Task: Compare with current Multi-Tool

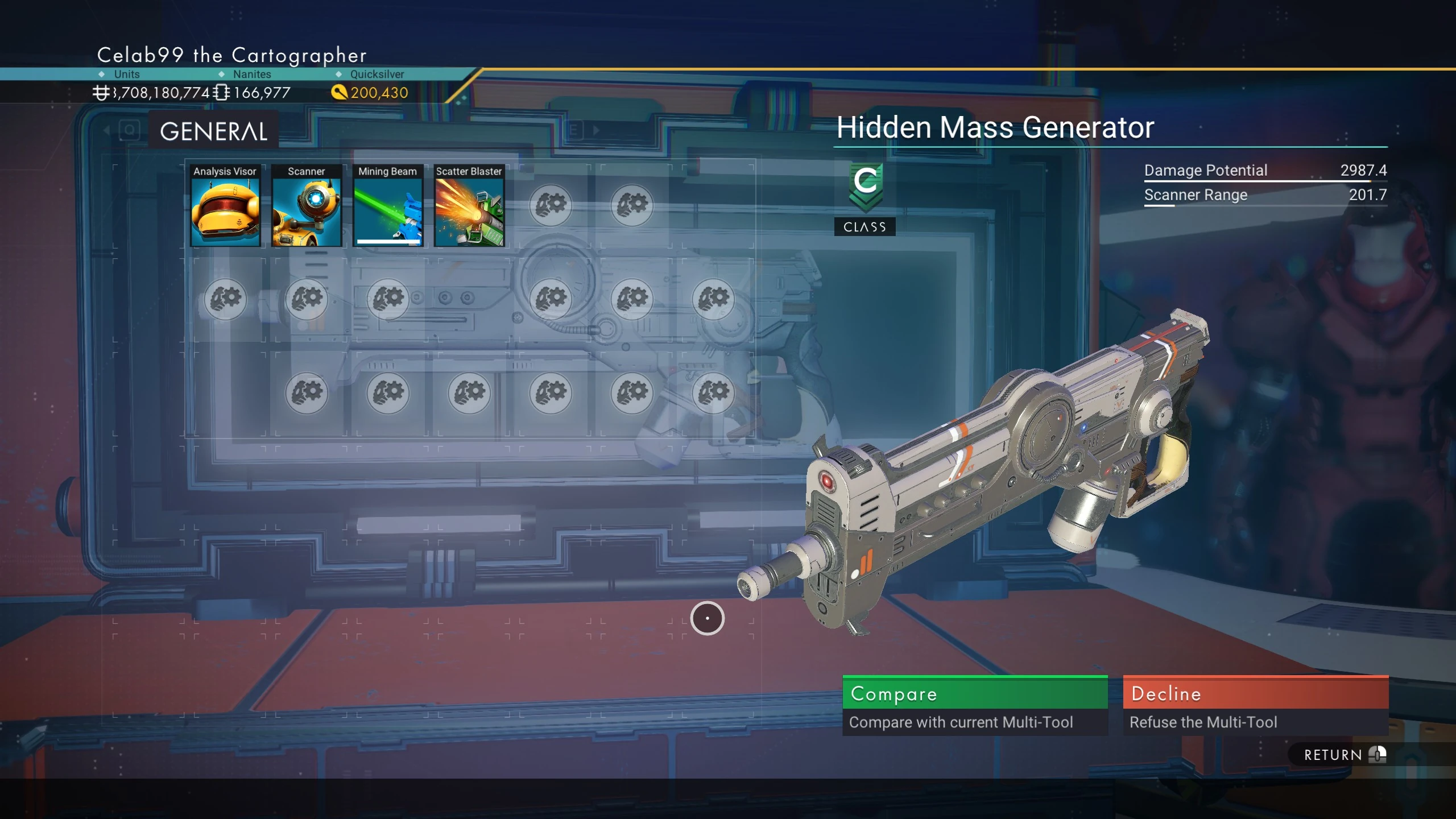Action: pyautogui.click(x=975, y=705)
